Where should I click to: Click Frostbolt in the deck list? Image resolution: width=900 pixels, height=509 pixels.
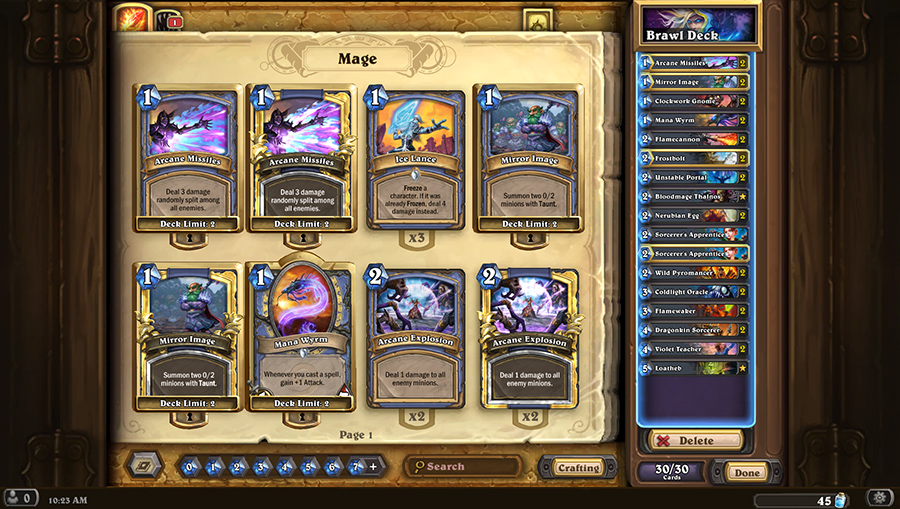[692, 158]
